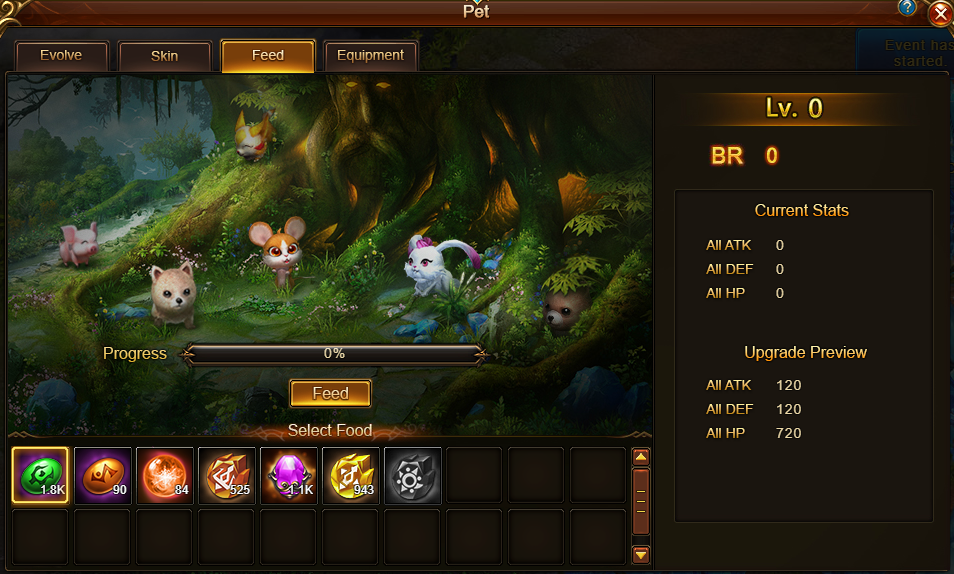The width and height of the screenshot is (954, 574).
Task: Select the yellow crystal food with 943
Action: click(351, 475)
